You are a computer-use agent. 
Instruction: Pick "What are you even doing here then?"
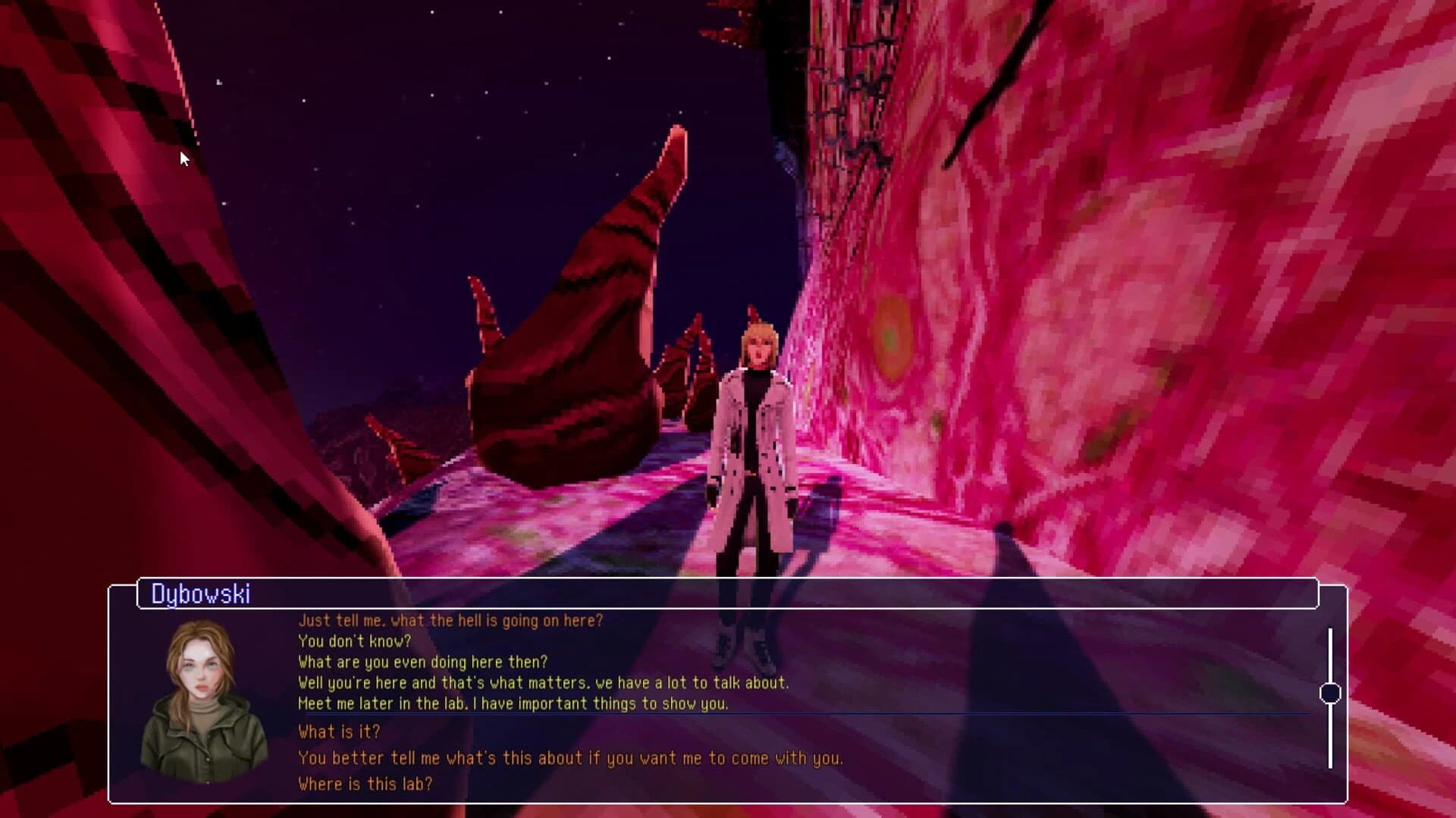423,661
